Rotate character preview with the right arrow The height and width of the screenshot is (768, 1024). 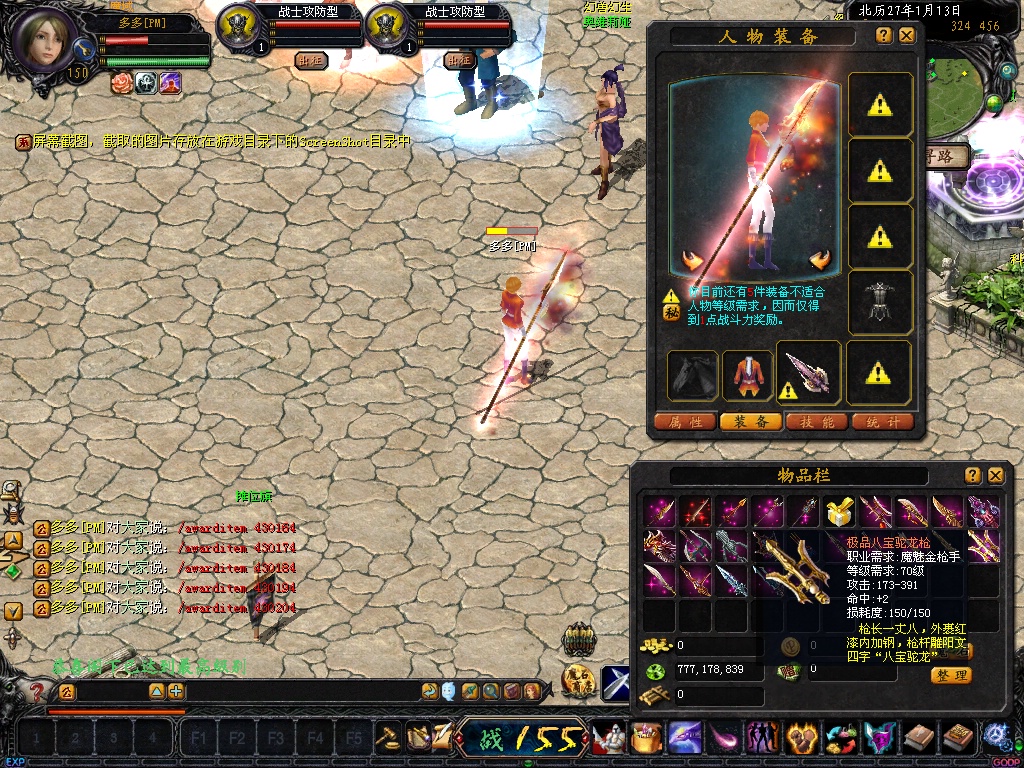[x=821, y=261]
